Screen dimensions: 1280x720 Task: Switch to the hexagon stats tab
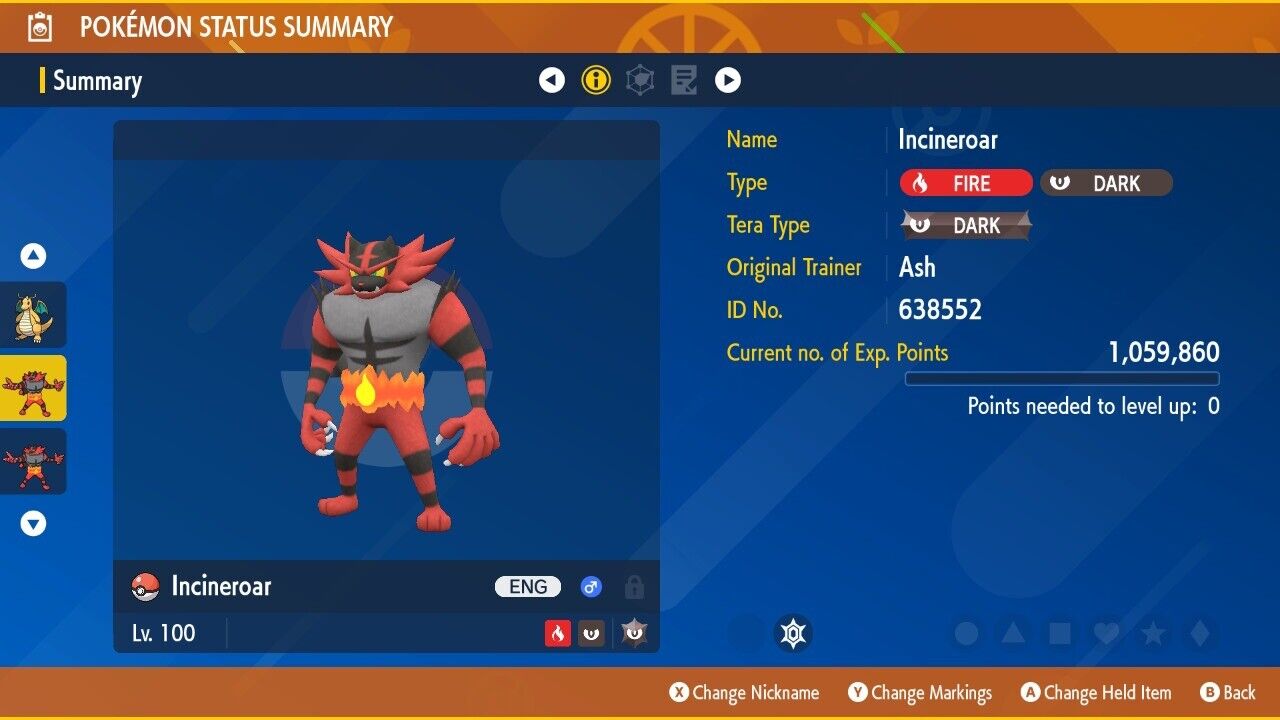click(x=640, y=80)
